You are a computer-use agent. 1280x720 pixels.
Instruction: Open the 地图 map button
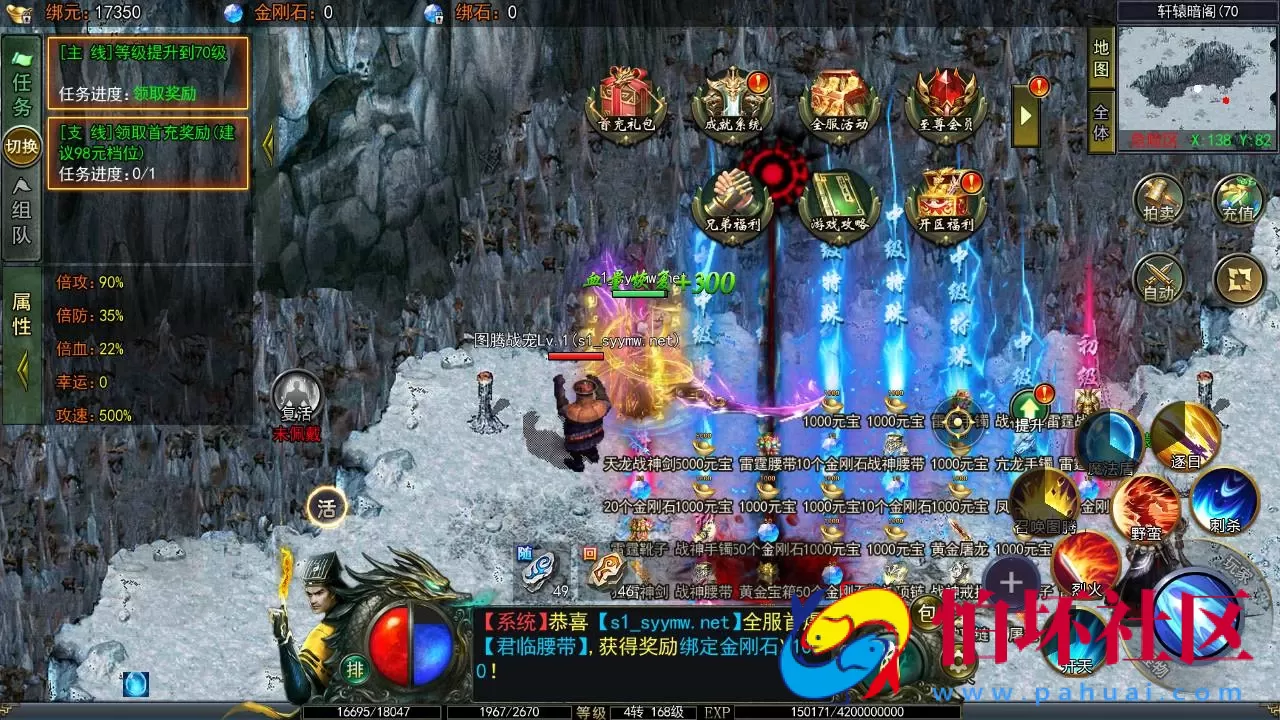[x=1101, y=58]
